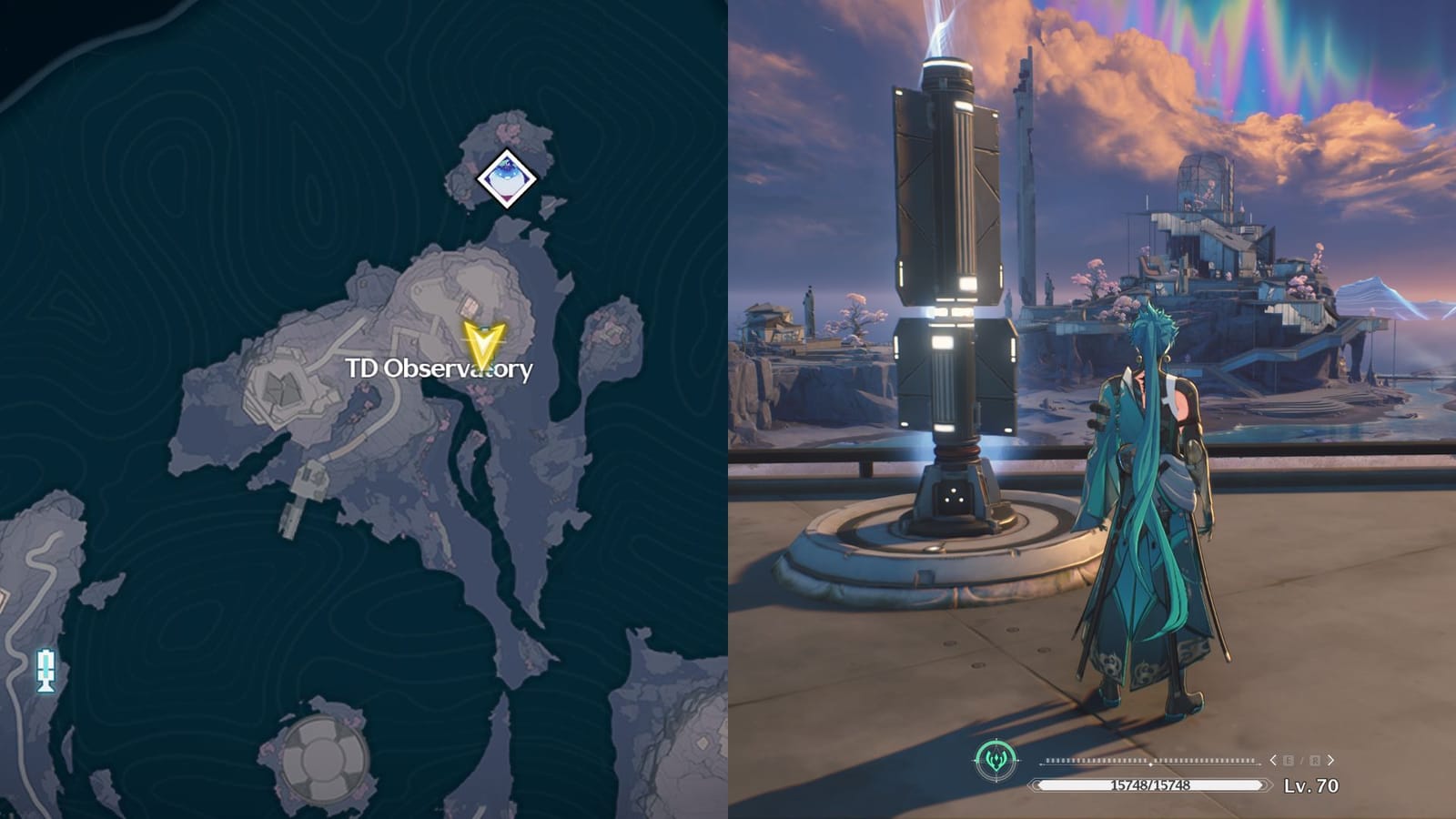
Task: Select the E skill key indicator
Action: (x=1287, y=760)
